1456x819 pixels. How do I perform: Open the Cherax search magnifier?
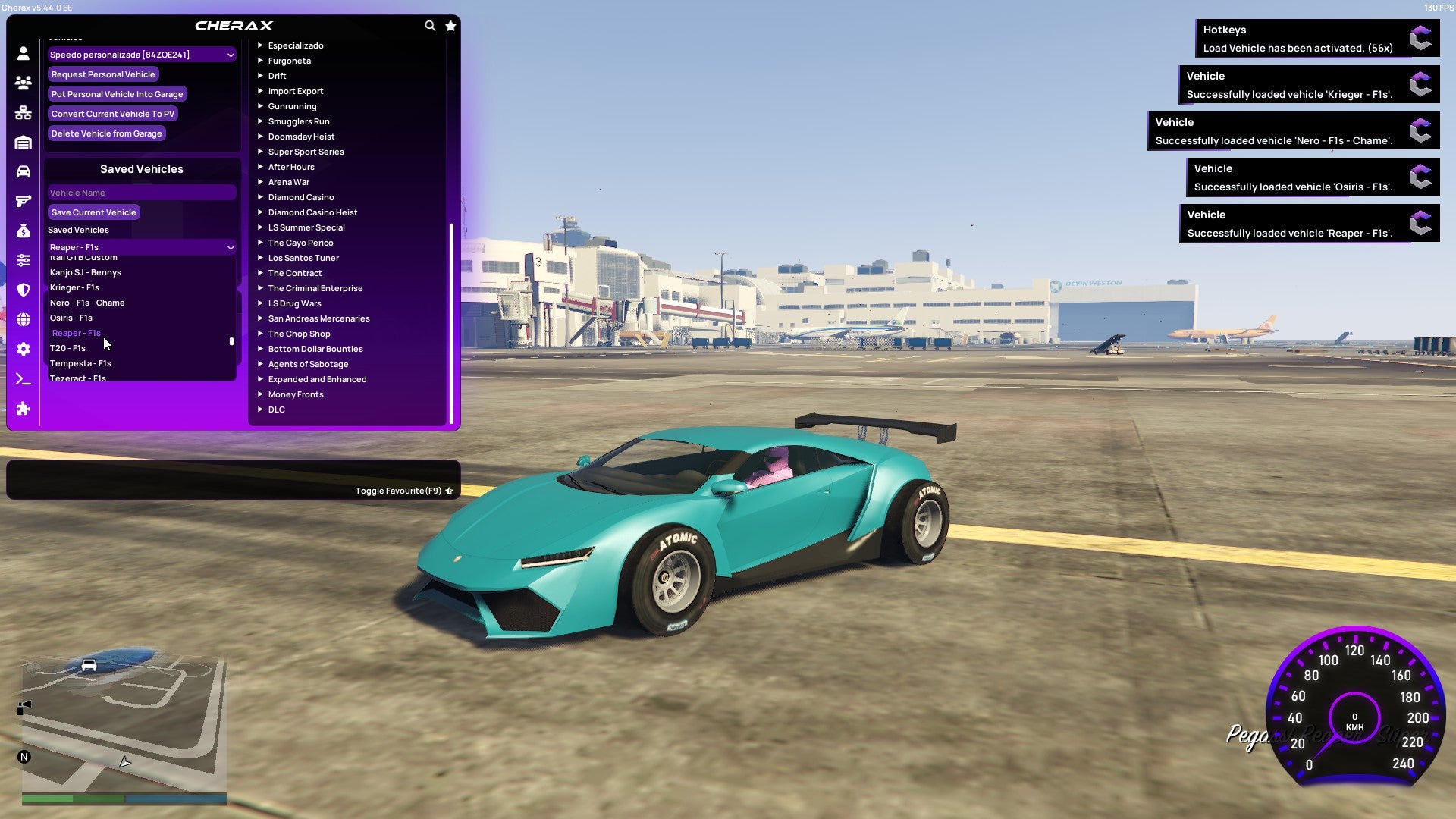point(430,25)
